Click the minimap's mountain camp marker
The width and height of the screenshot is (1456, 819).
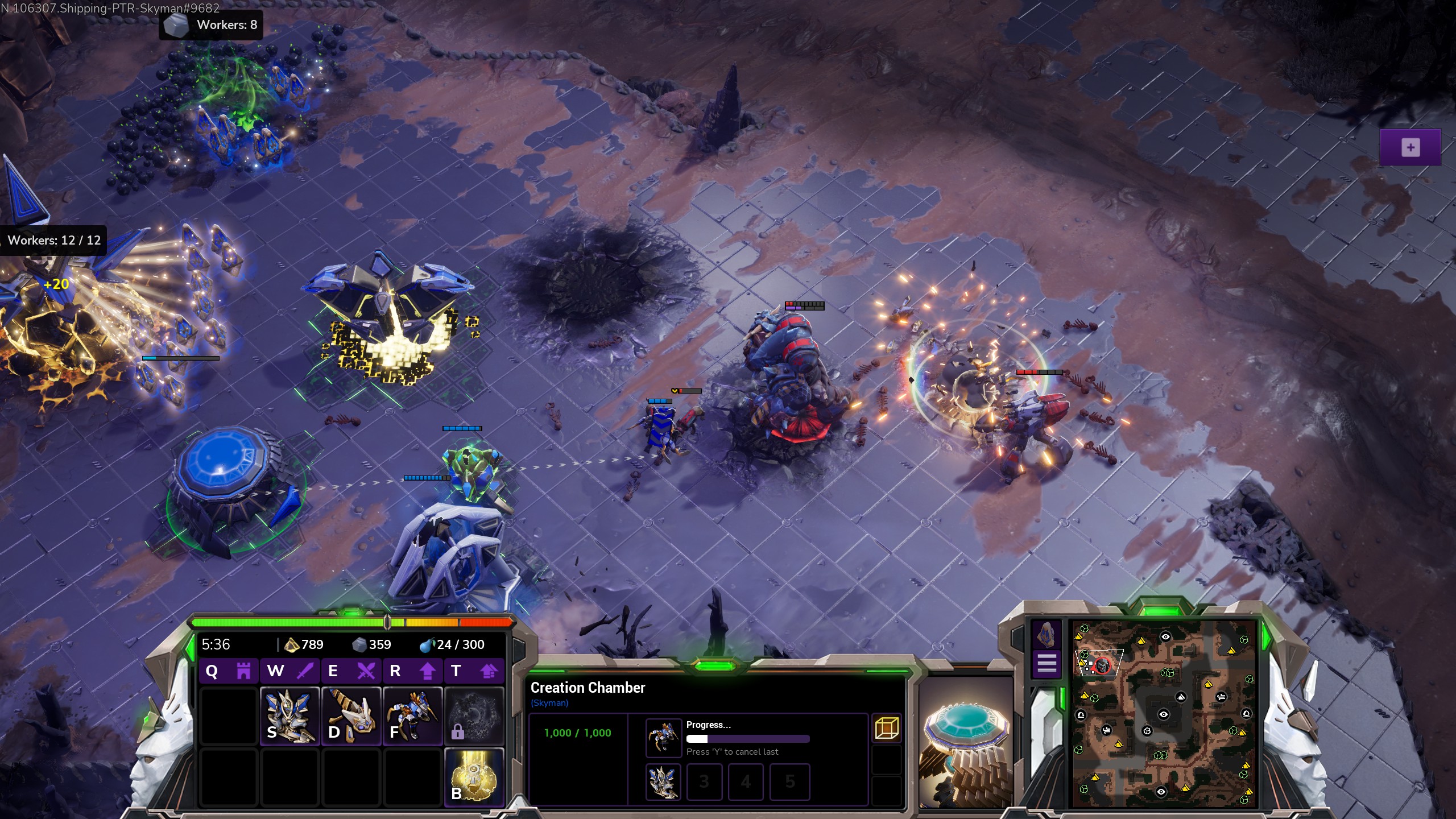(x=1181, y=697)
